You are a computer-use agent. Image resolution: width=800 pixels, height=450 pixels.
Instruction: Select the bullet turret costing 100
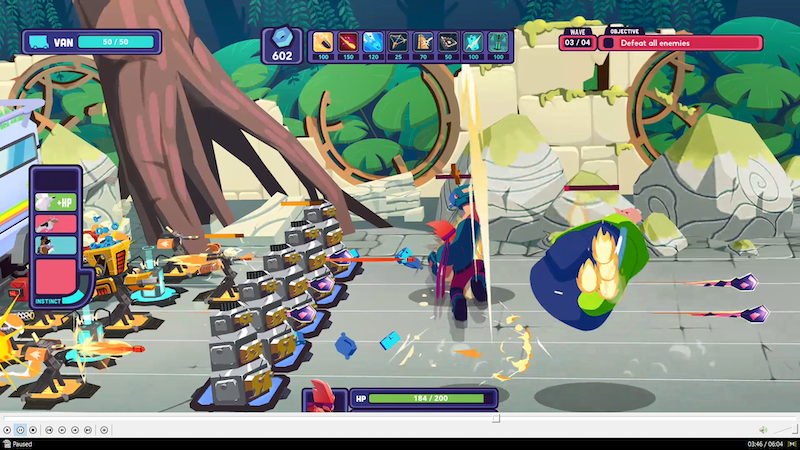click(323, 42)
